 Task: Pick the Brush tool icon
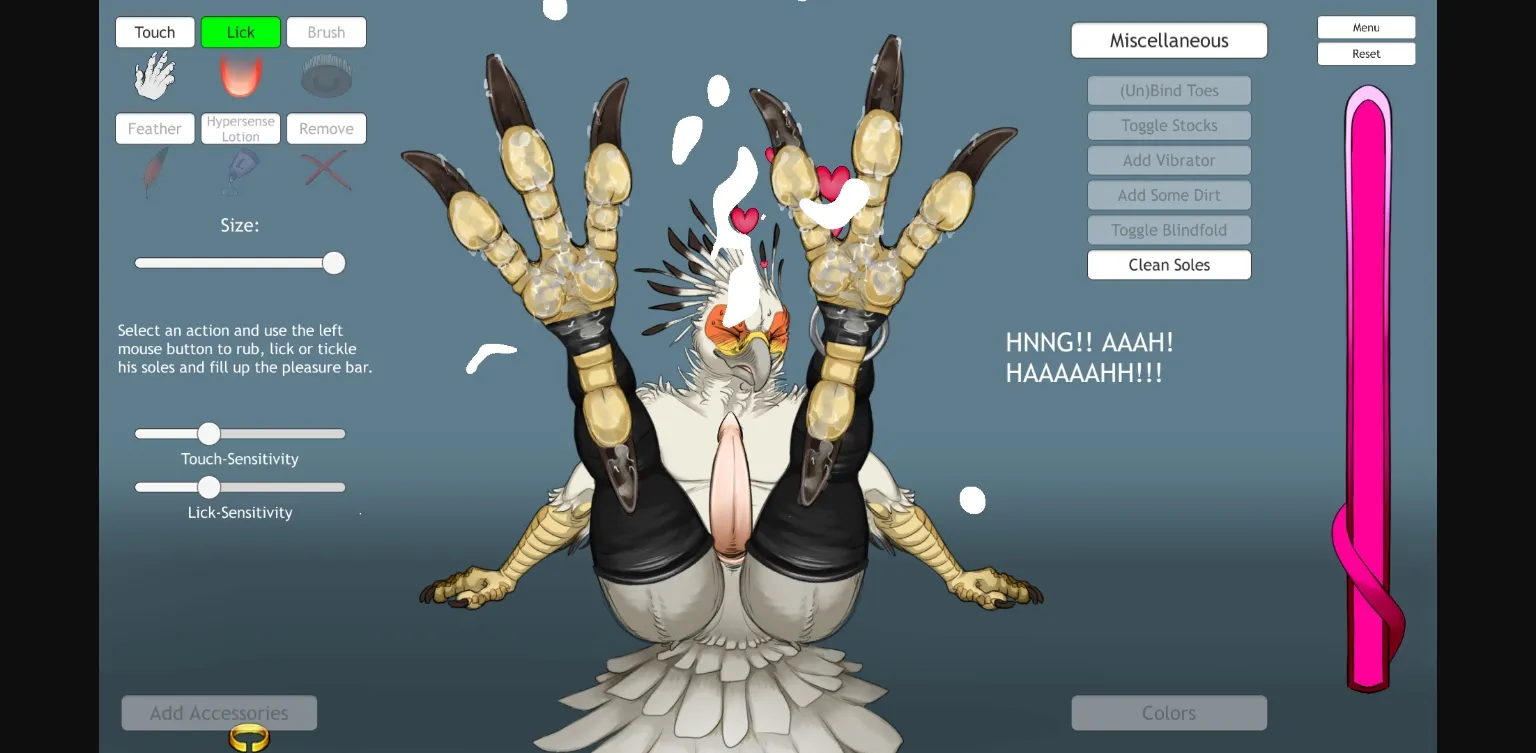click(326, 73)
